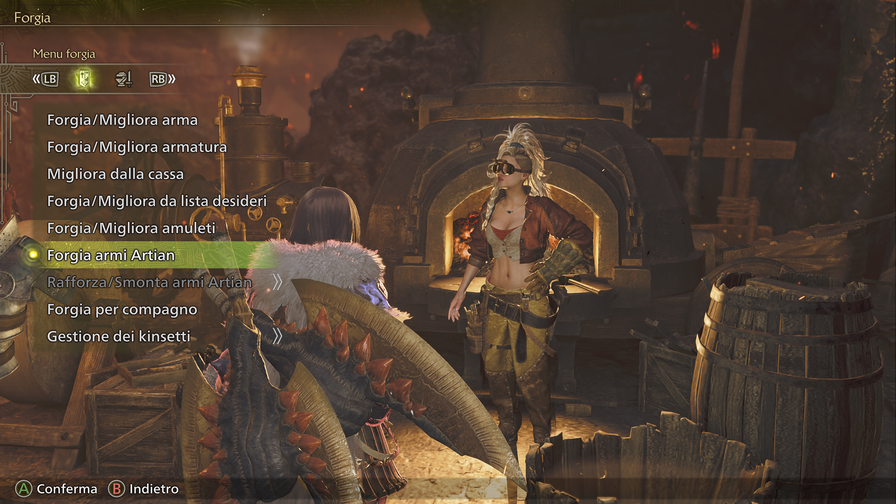Select Forgia/Migliora armatura entry
Image resolution: width=896 pixels, height=504 pixels.
[137, 147]
